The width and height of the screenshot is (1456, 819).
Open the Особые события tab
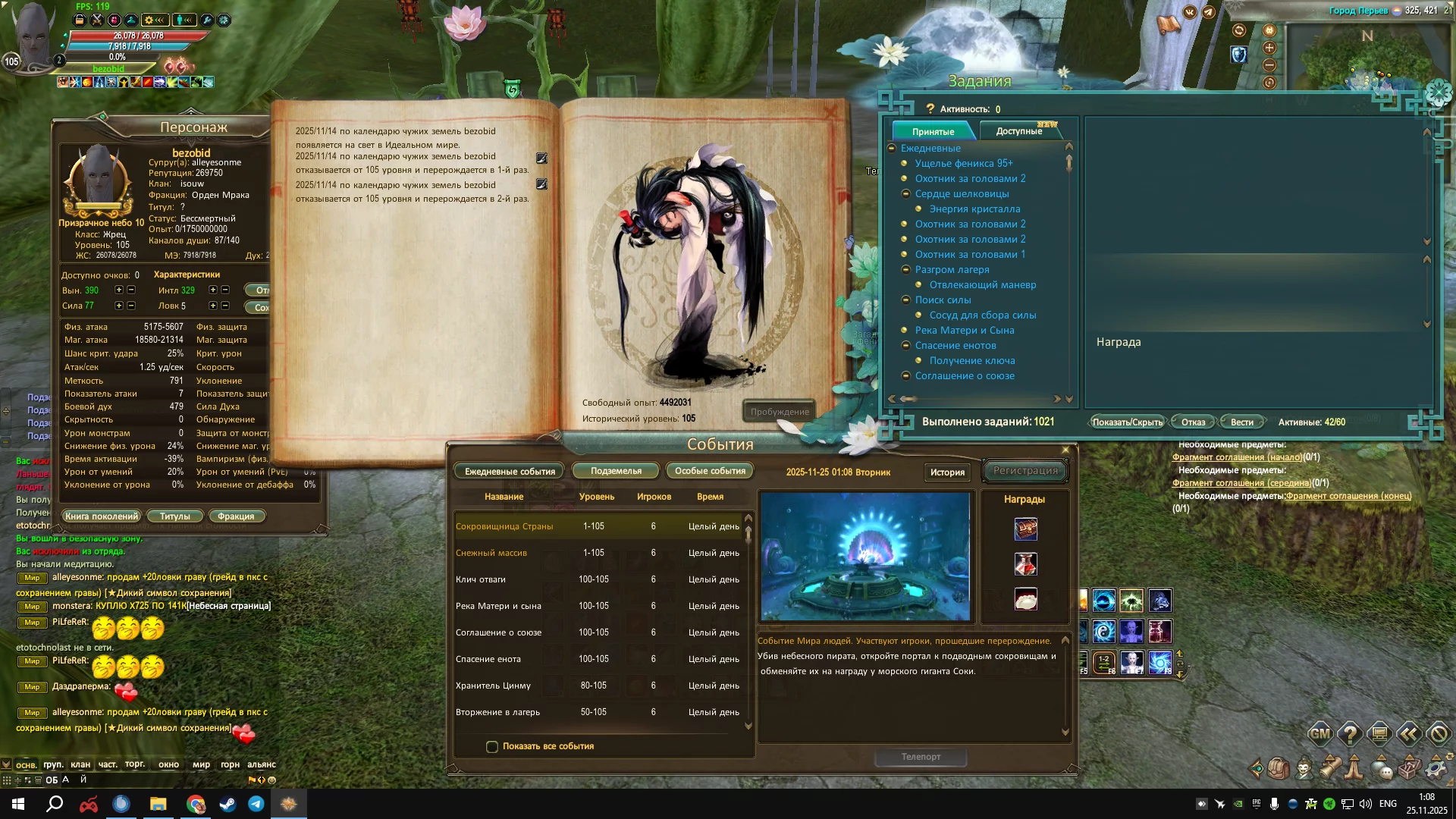[710, 471]
